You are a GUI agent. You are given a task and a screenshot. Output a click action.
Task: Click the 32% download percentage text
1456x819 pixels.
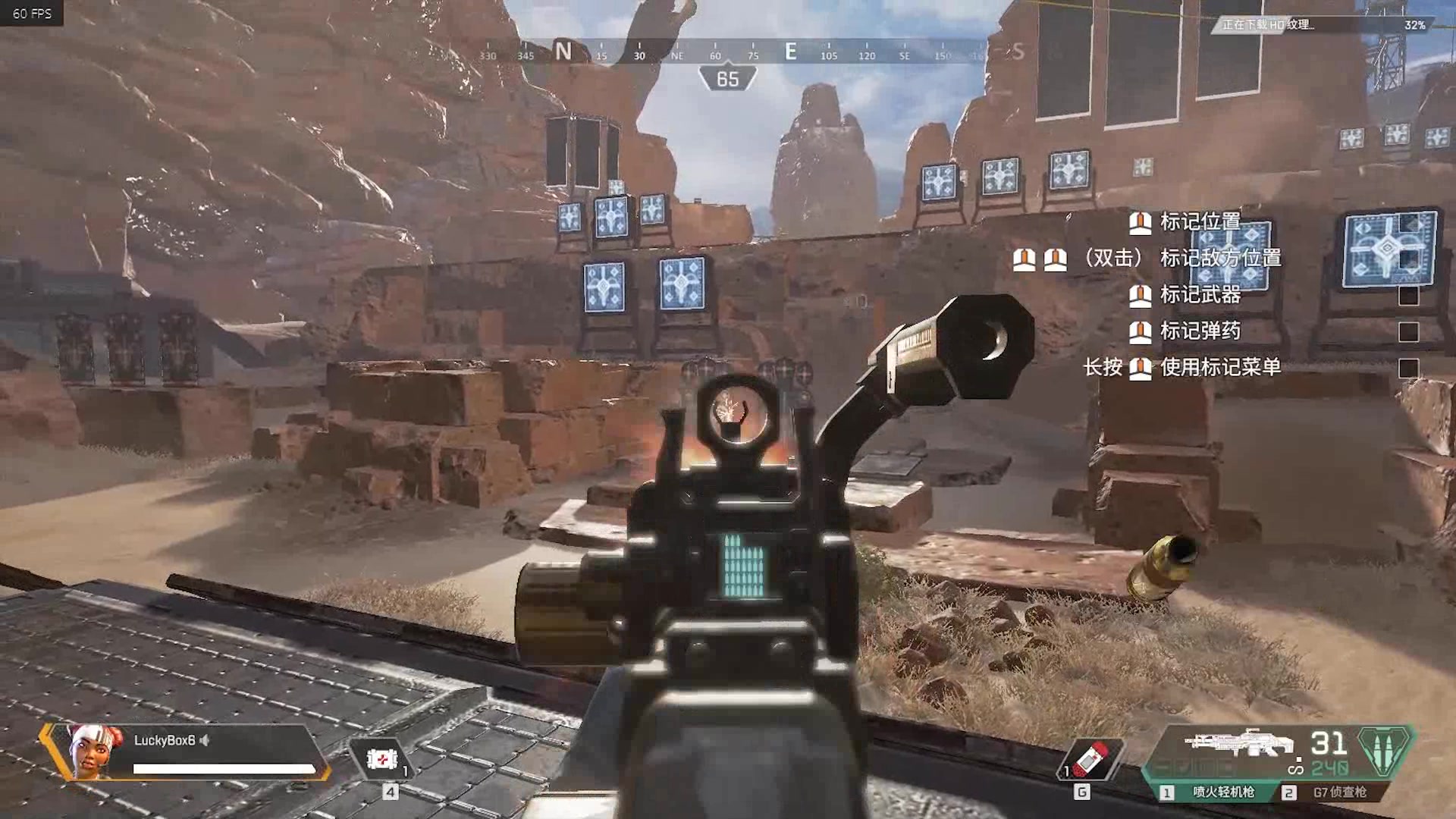[1415, 25]
